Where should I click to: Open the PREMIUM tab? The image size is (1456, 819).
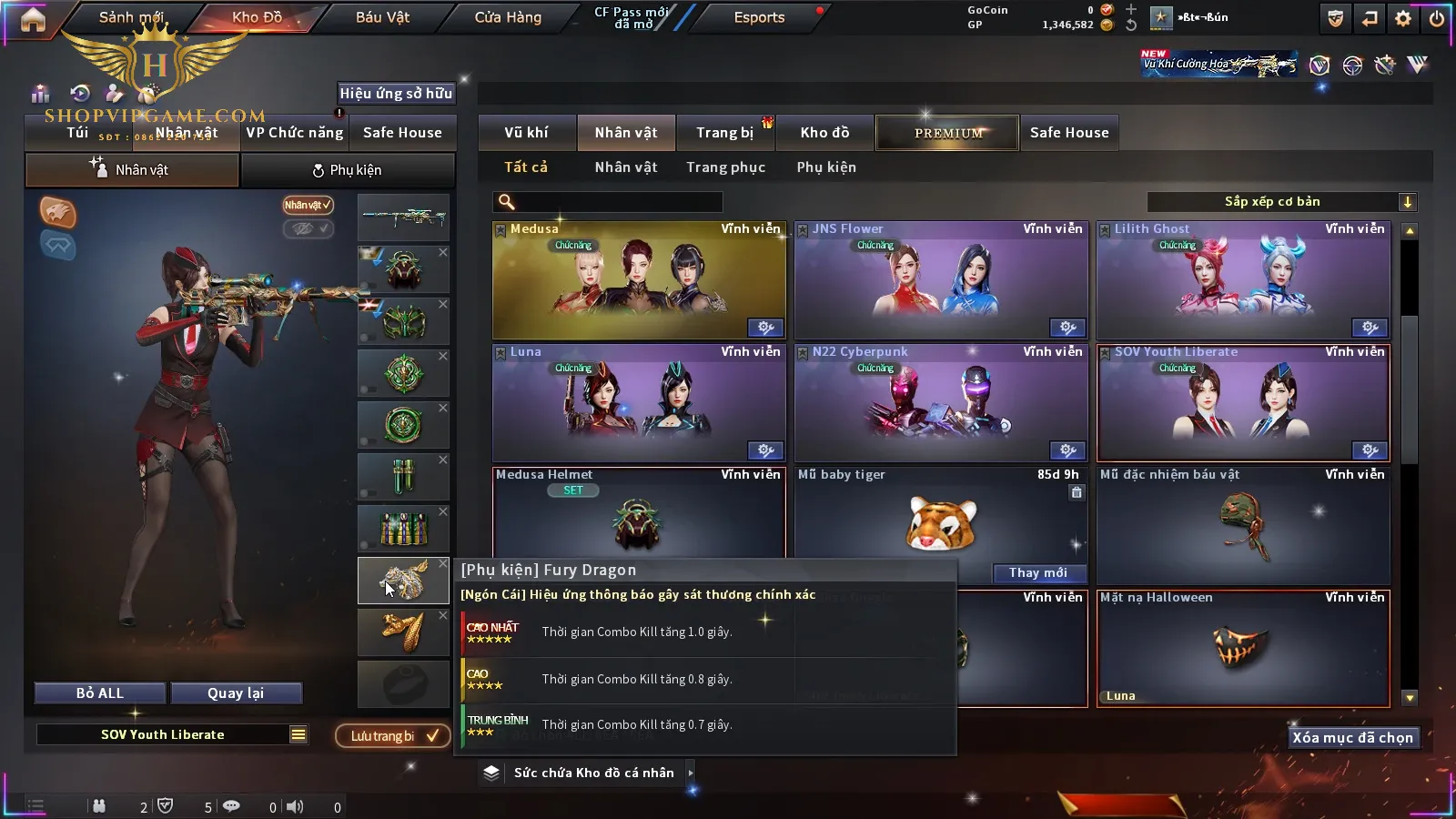947,133
